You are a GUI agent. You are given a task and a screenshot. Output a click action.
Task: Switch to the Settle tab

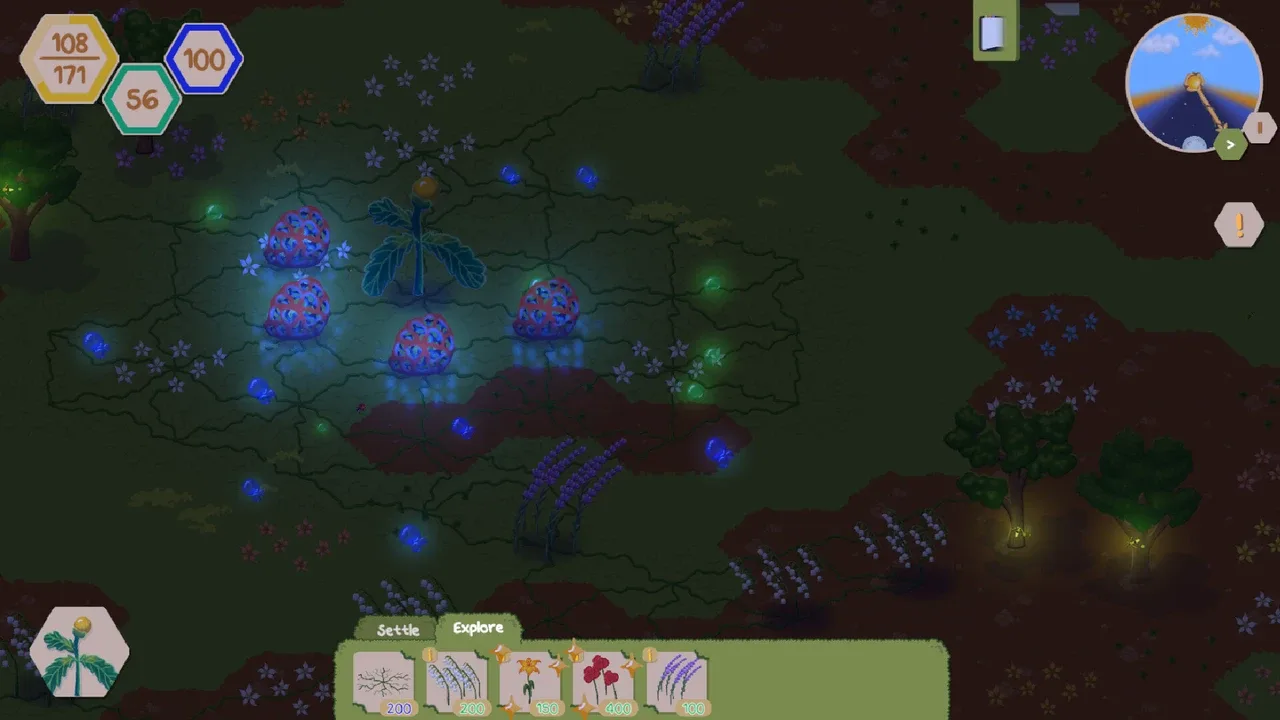click(398, 630)
